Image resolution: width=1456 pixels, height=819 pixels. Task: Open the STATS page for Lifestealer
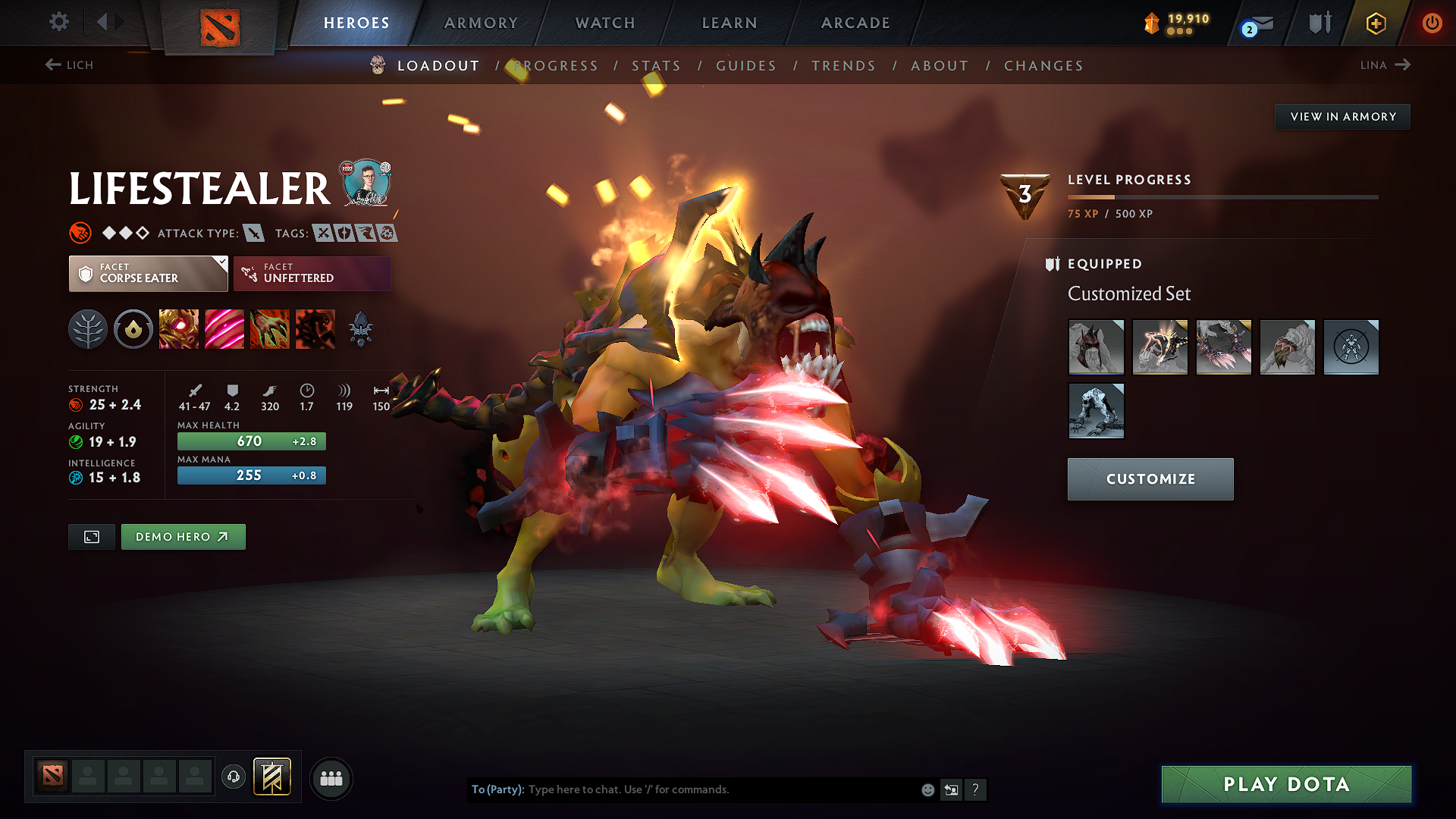pyautogui.click(x=656, y=66)
